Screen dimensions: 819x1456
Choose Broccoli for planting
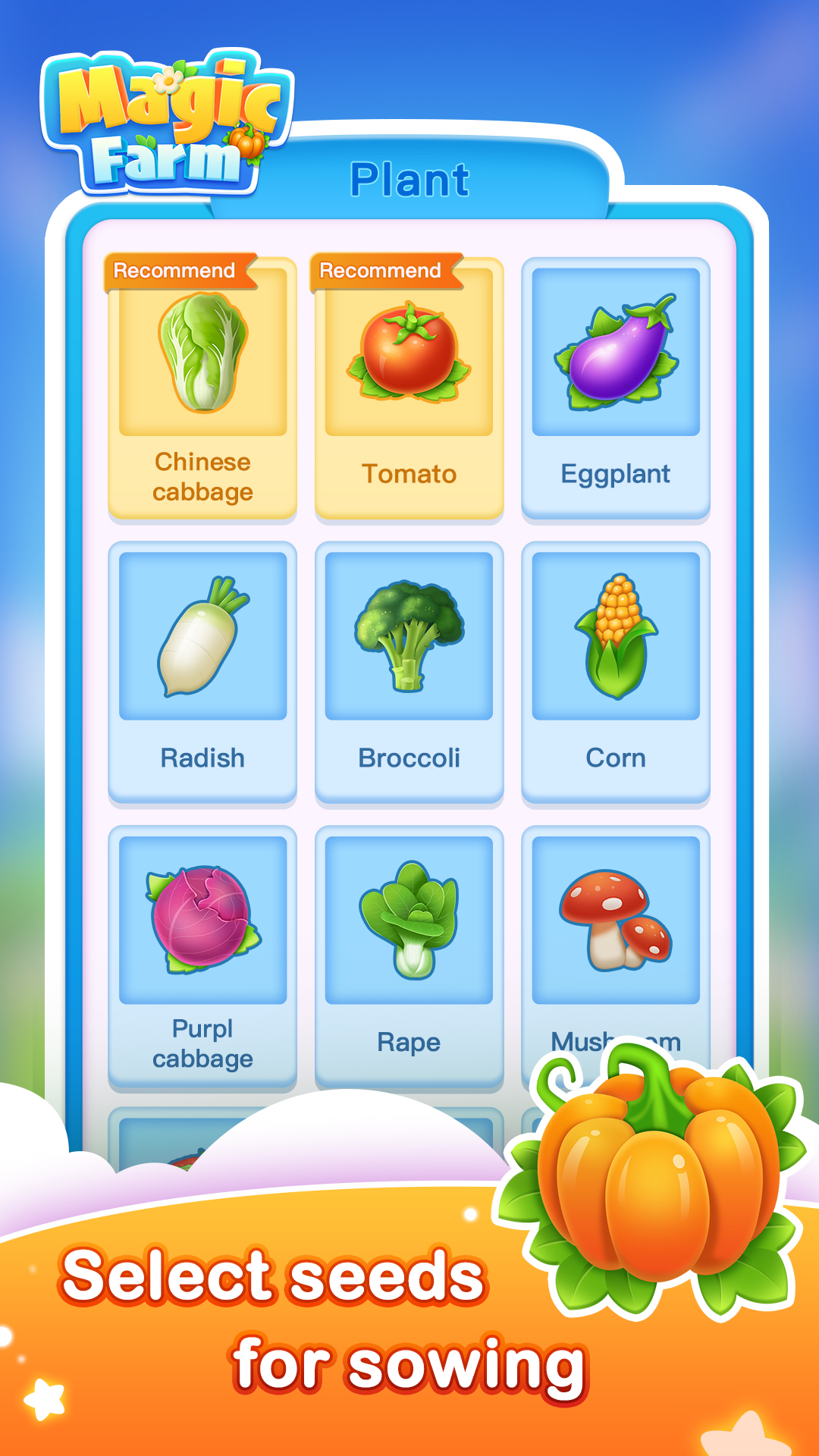coord(409,672)
